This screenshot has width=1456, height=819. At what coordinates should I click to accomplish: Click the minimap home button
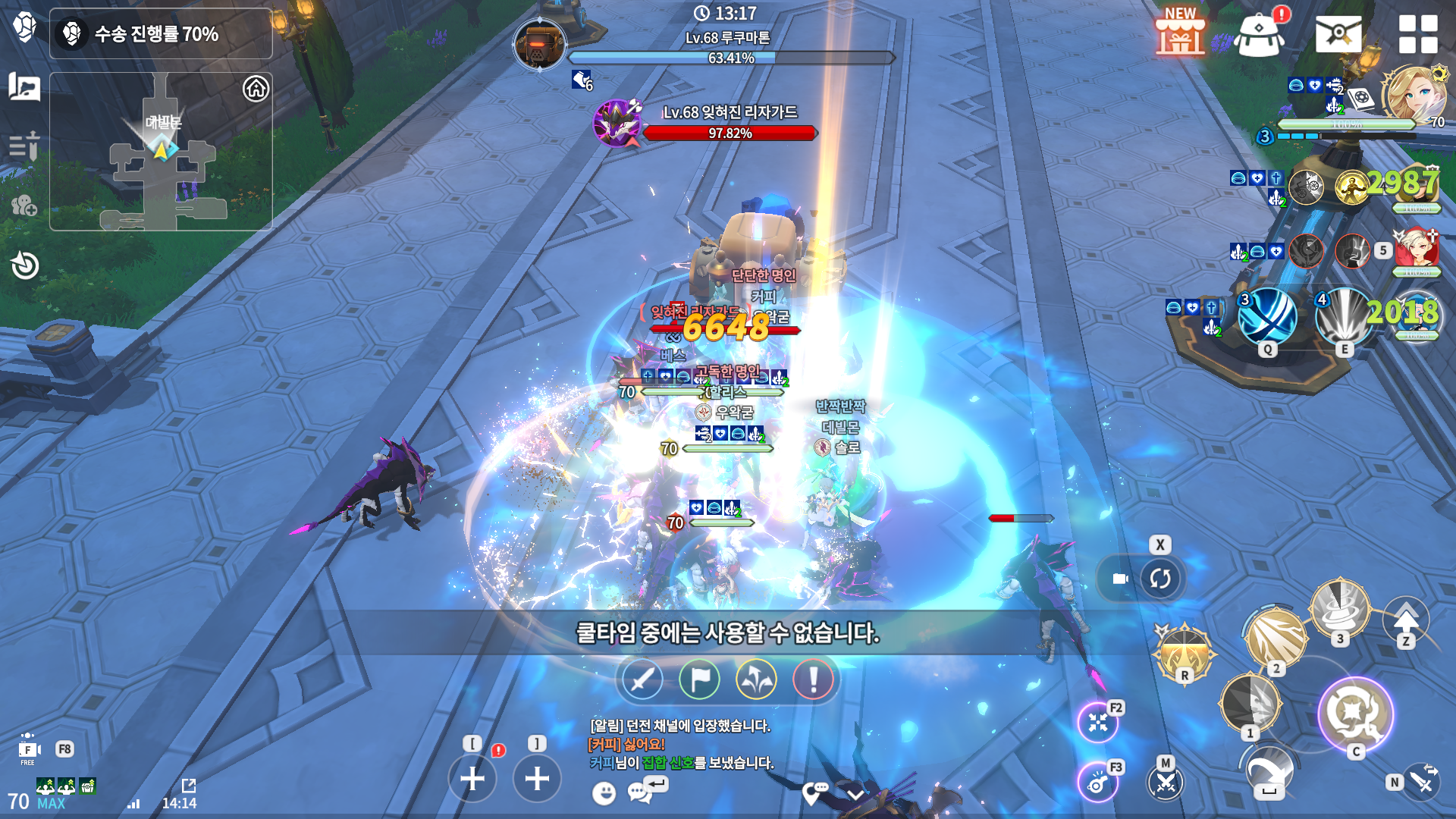(x=256, y=89)
